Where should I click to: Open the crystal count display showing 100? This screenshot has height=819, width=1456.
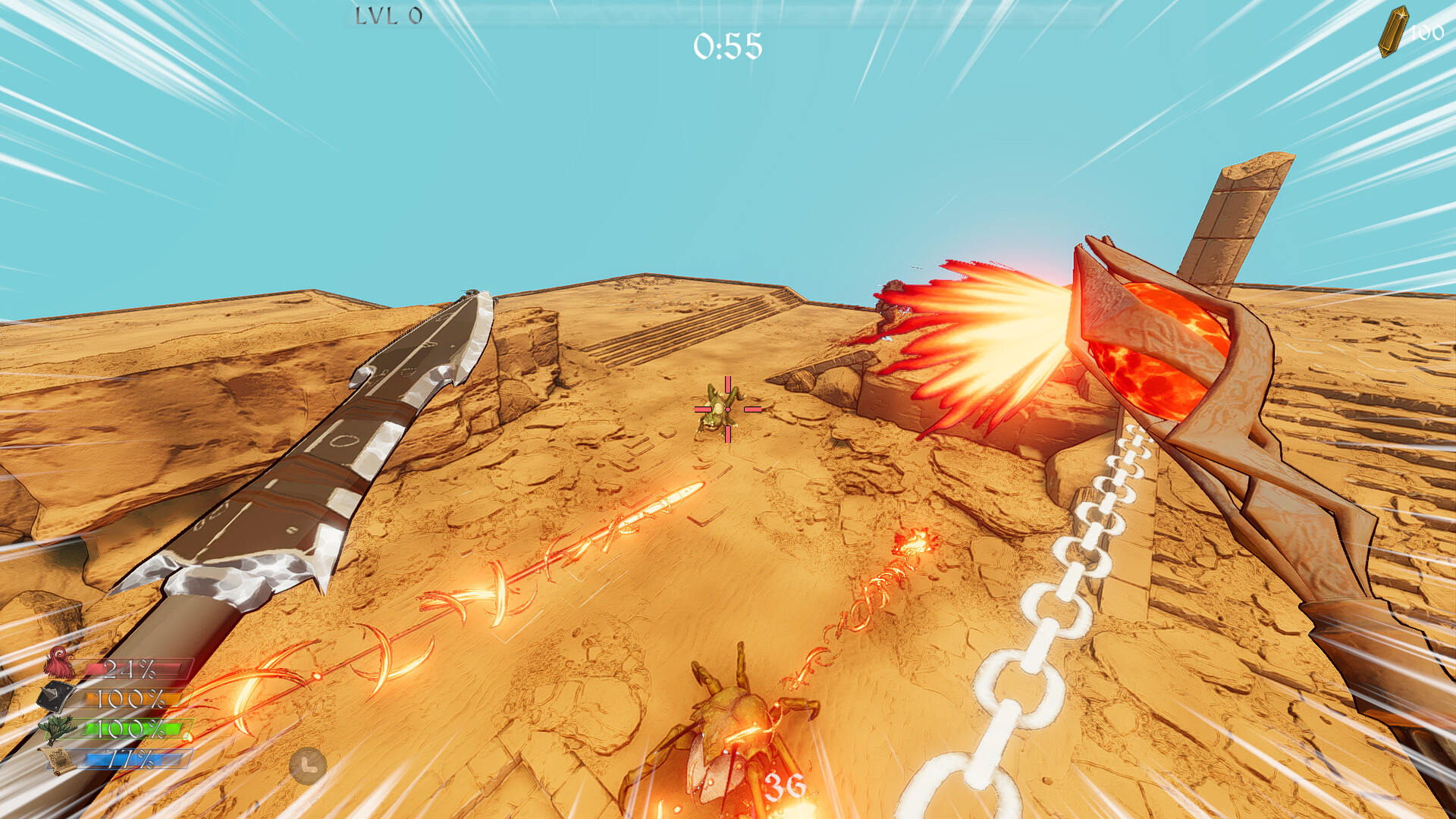pyautogui.click(x=1428, y=33)
